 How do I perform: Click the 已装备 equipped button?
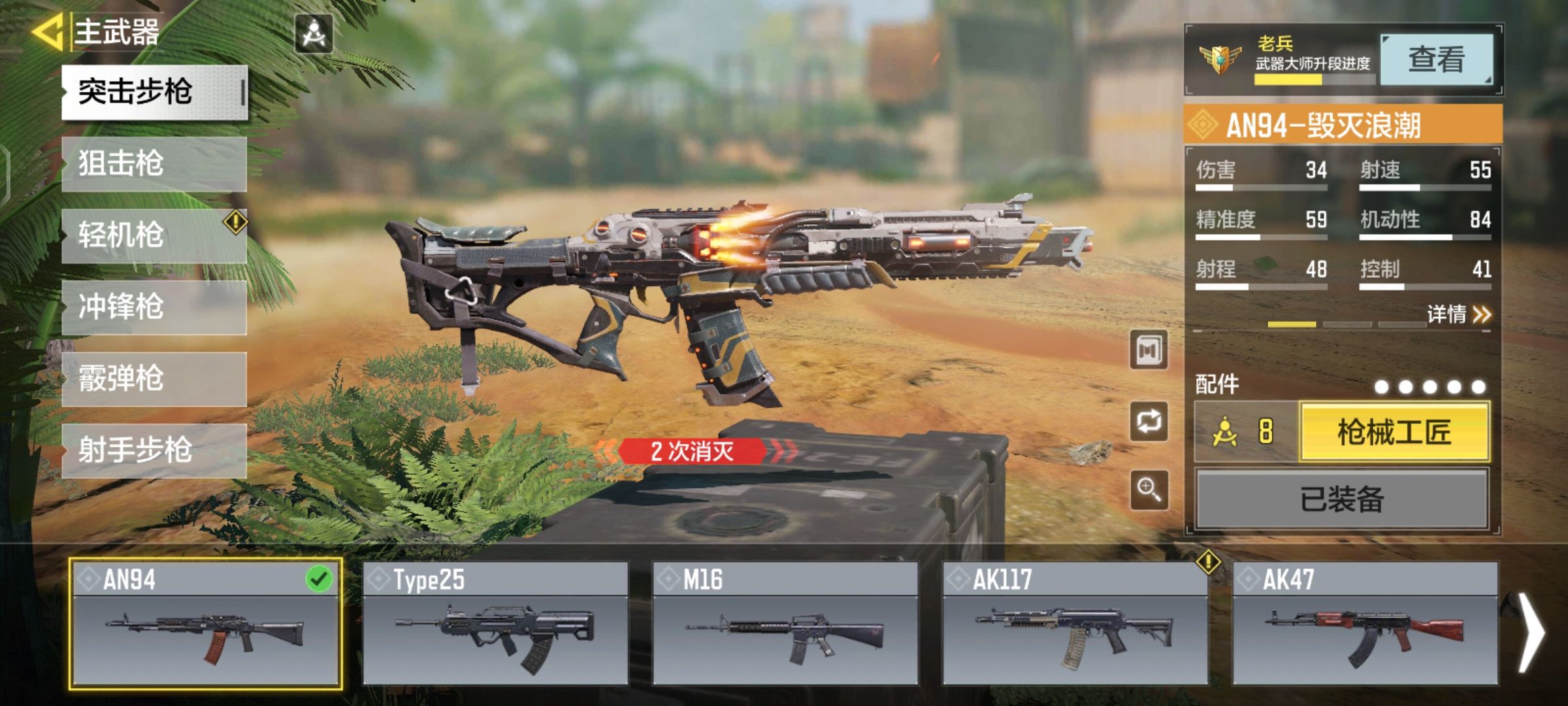click(1342, 499)
